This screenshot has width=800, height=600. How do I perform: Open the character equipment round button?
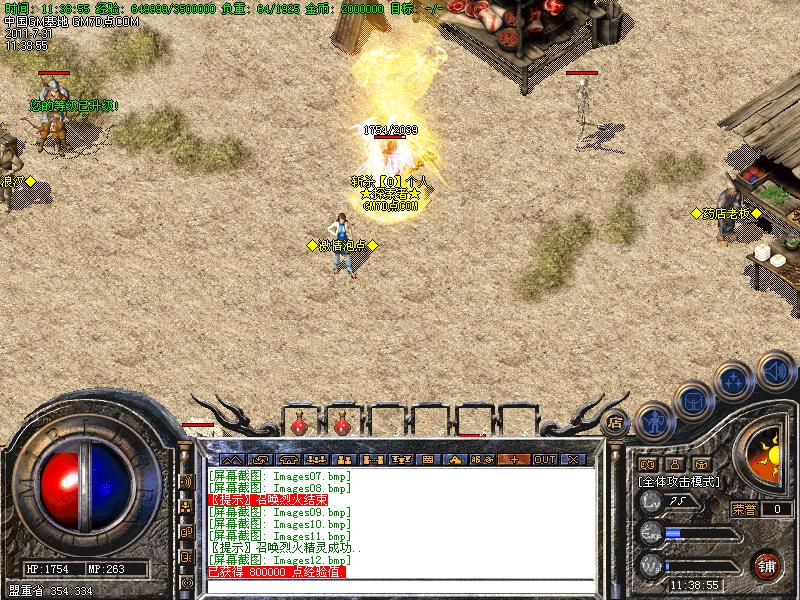click(653, 421)
